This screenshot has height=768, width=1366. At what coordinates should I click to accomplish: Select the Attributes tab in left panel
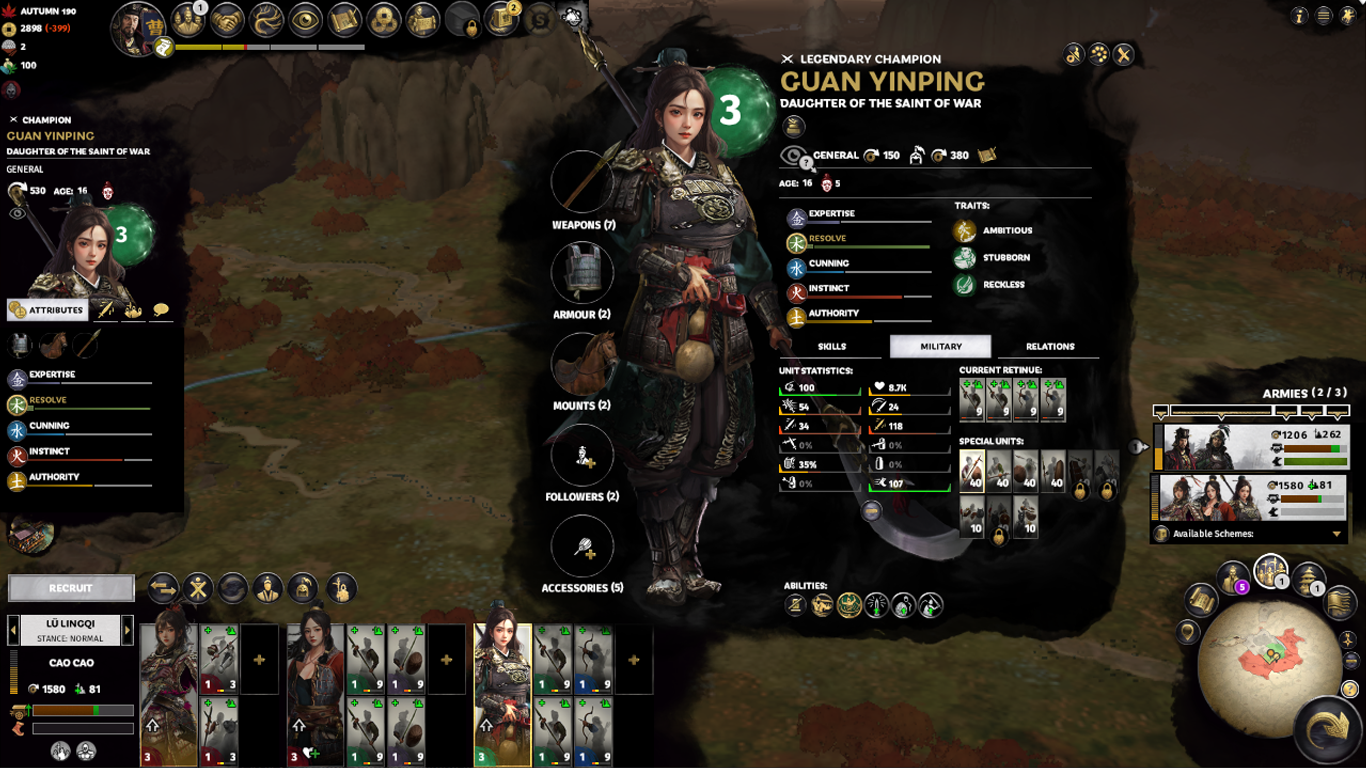[x=47, y=310]
